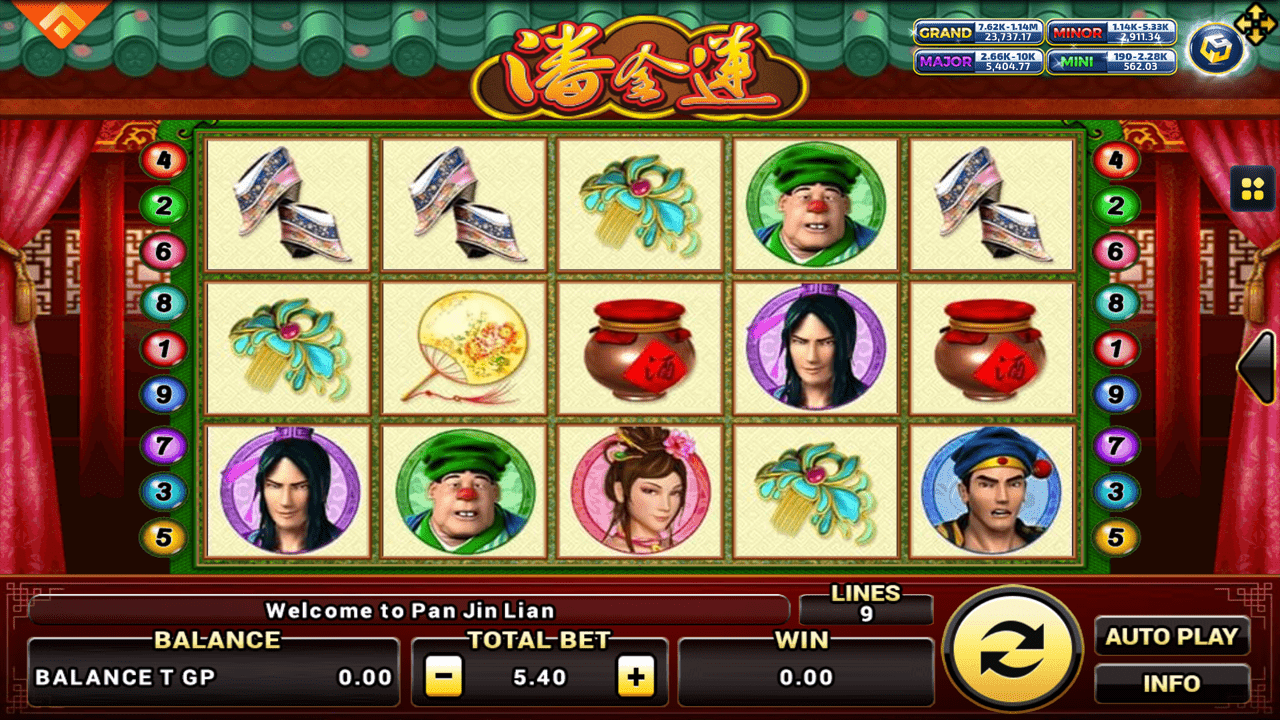The image size is (1280, 720).
Task: Expand the side panel black arrow
Action: 1258,367
